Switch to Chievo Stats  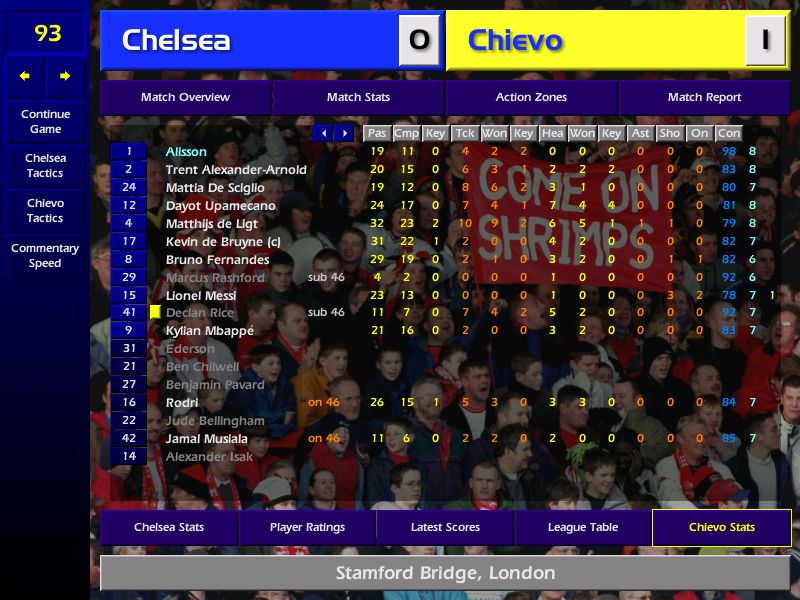coord(721,527)
